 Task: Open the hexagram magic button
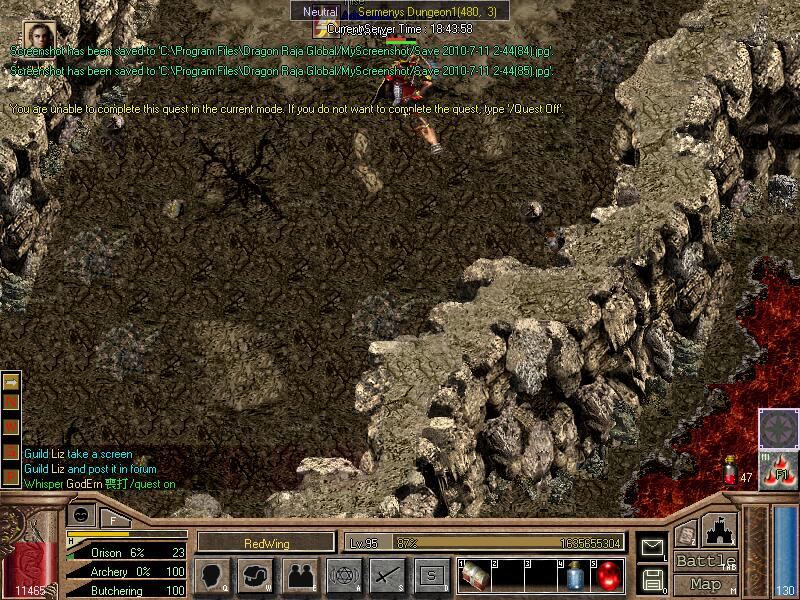coord(344,574)
